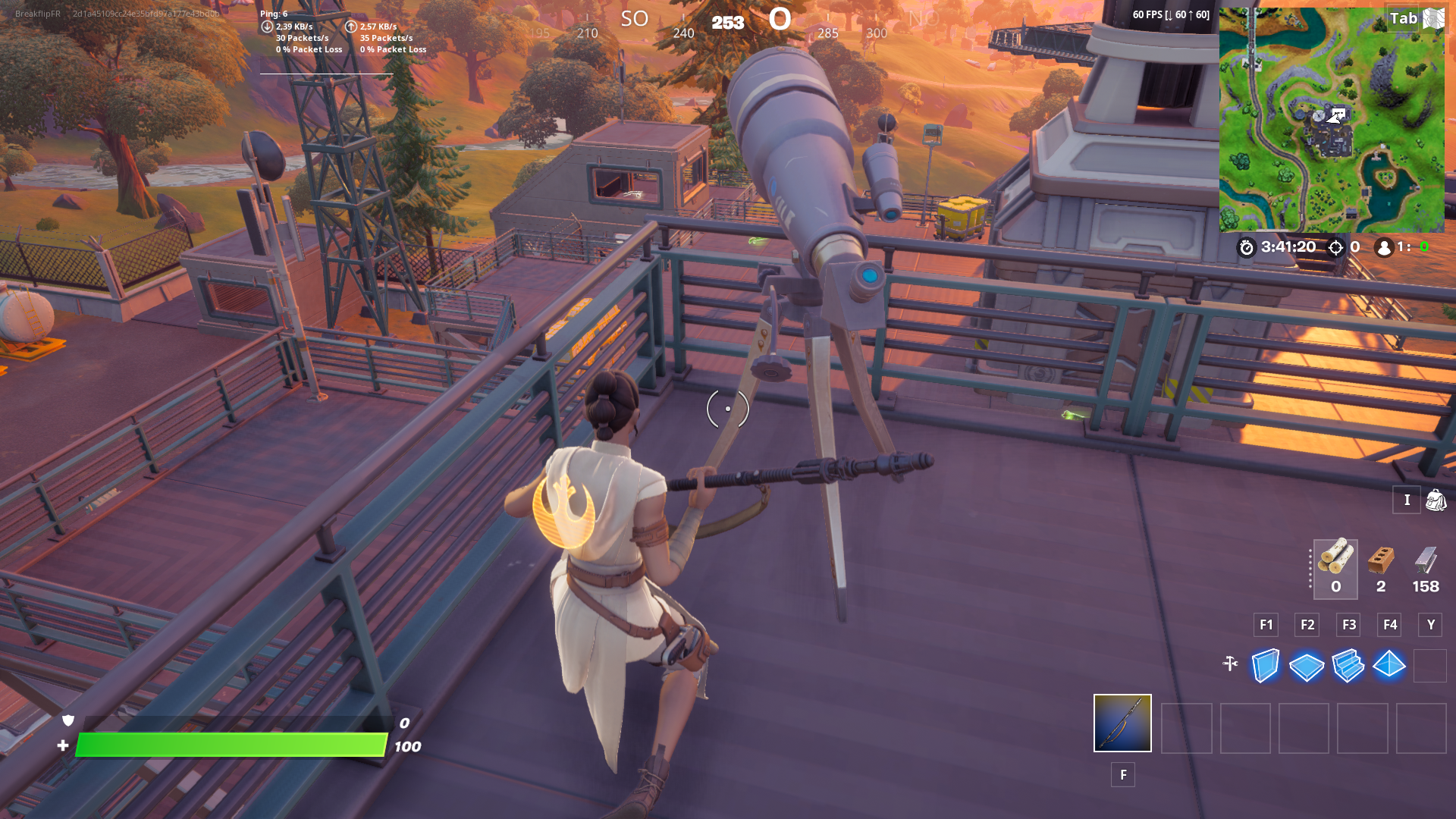Click the Y trap slot keybind
This screenshot has width=1456, height=819.
(1430, 625)
